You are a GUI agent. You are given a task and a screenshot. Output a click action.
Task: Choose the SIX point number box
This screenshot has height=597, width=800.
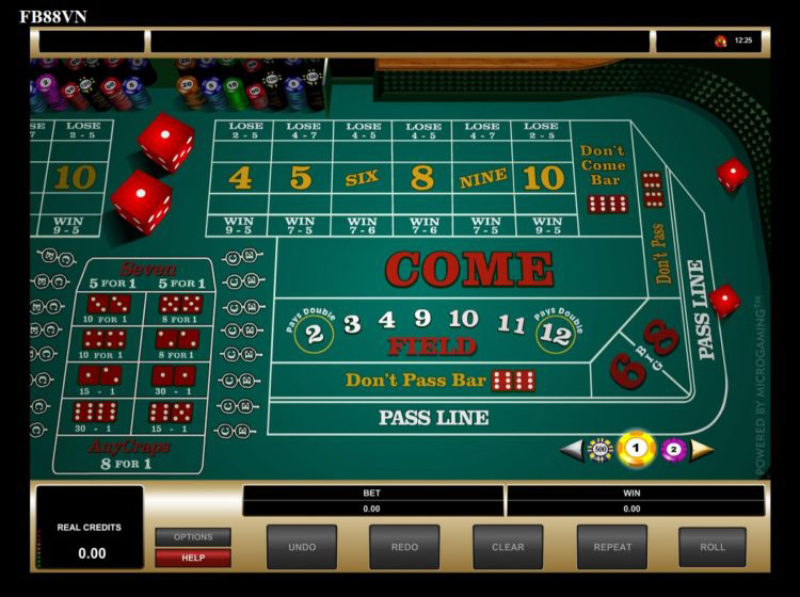pyautogui.click(x=362, y=178)
